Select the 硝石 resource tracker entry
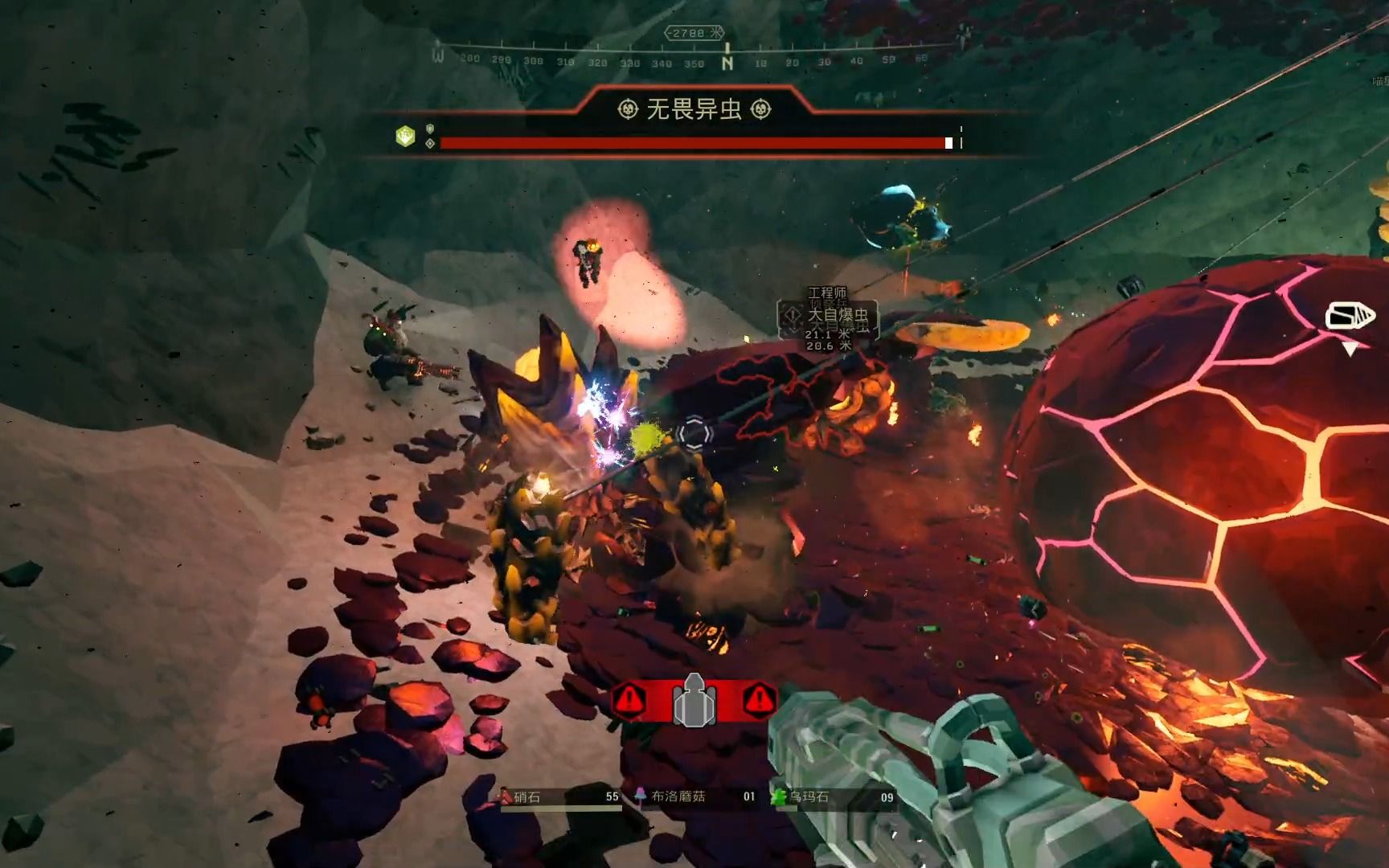This screenshot has width=1389, height=868. 560,797
